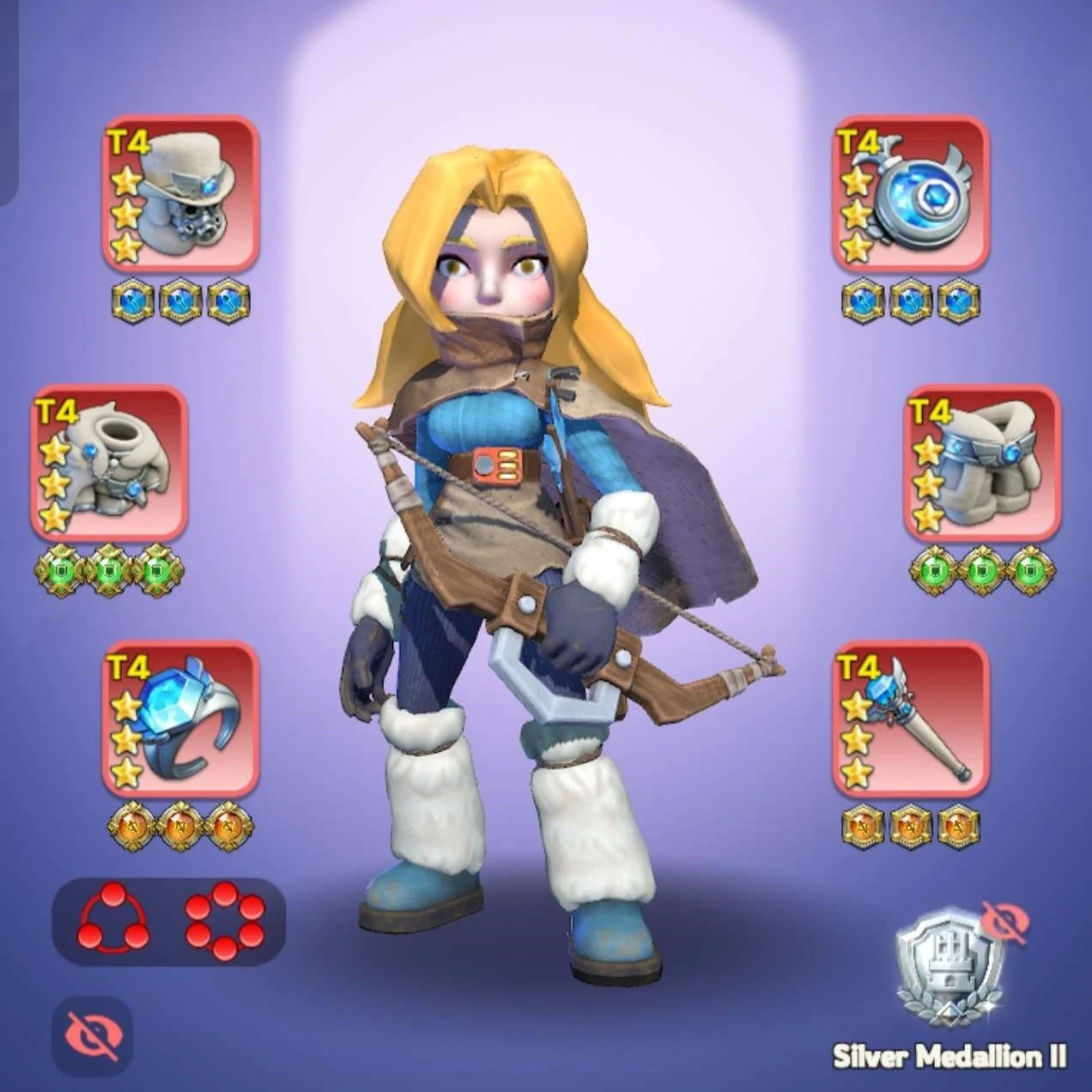Toggle the crossed-eye hide button at bottom left
Screen dimensions: 1092x1092
92,1036
